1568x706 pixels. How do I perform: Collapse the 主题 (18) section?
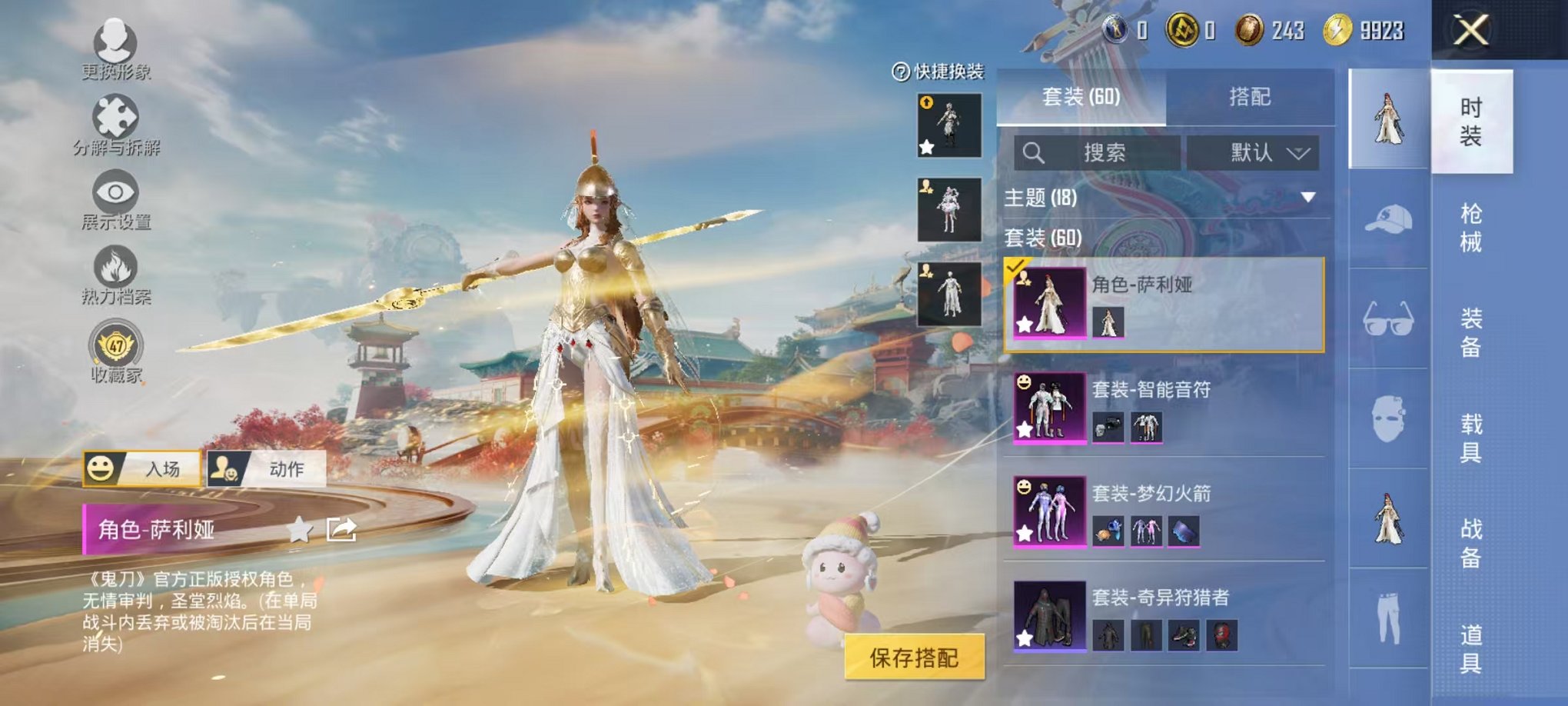pos(1309,196)
